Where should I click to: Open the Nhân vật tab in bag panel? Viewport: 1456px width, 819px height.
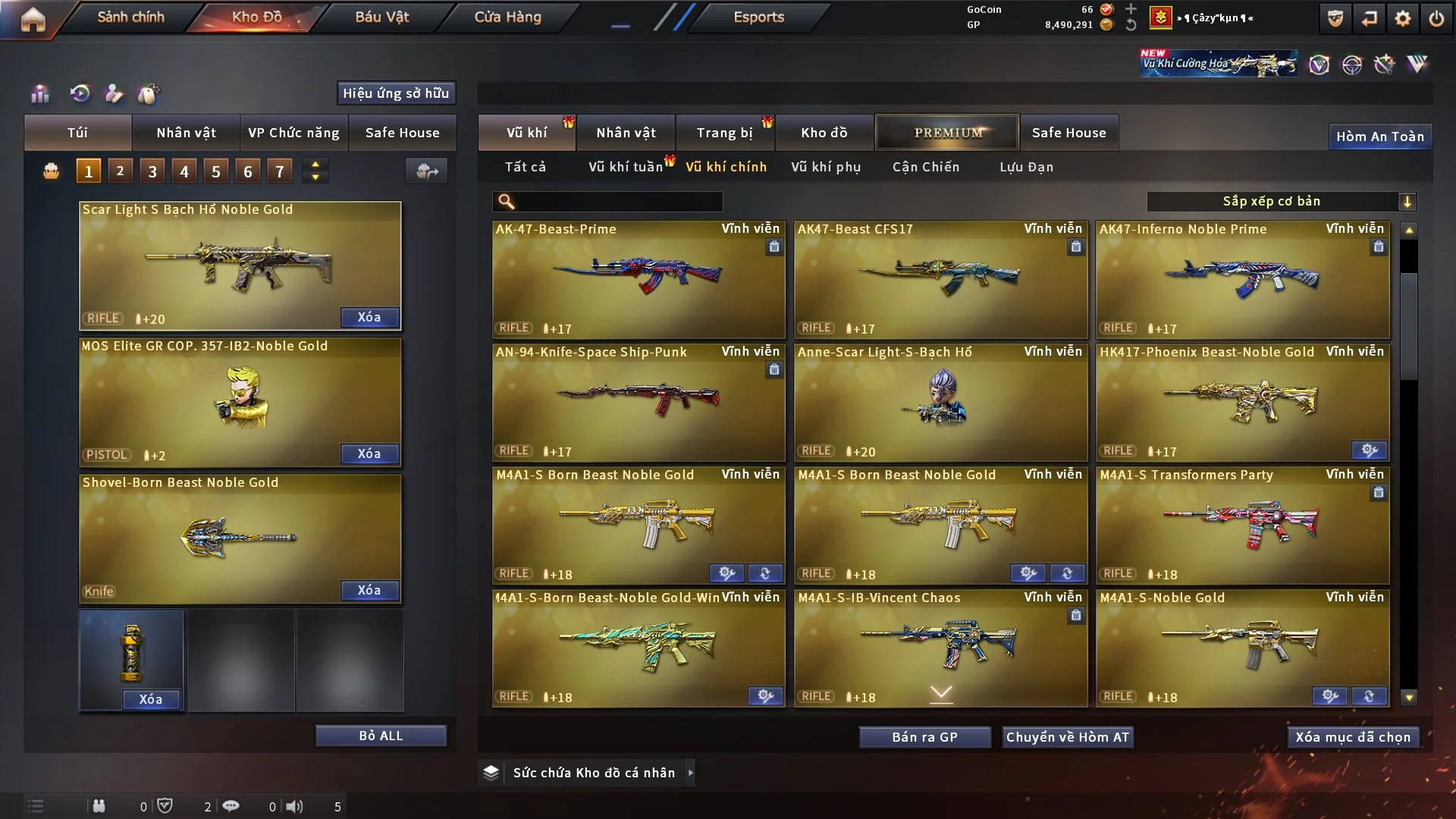point(186,133)
